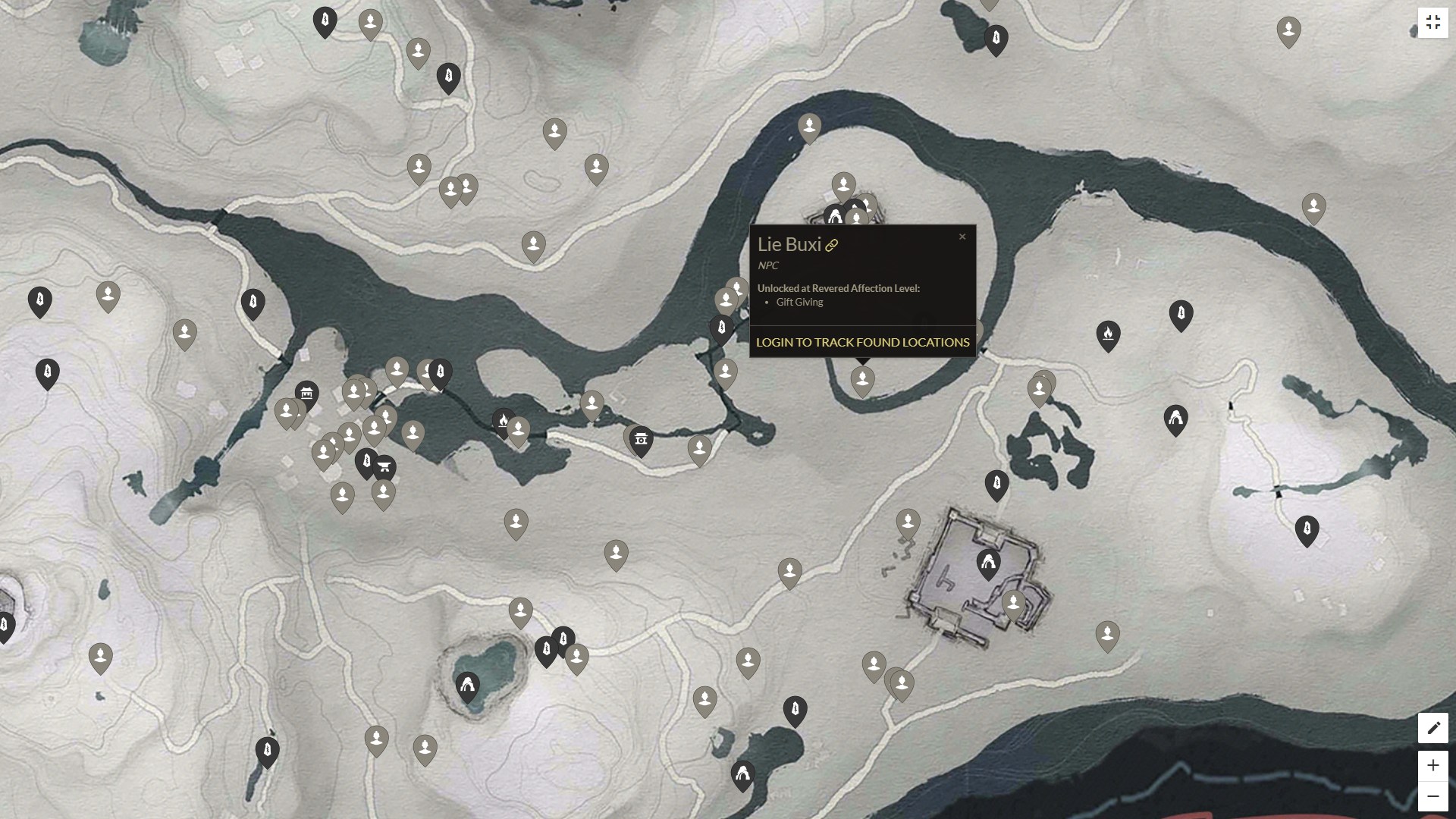Select the pagoda building marker in the village
Viewport: 1456px width, 819px height.
tap(306, 393)
